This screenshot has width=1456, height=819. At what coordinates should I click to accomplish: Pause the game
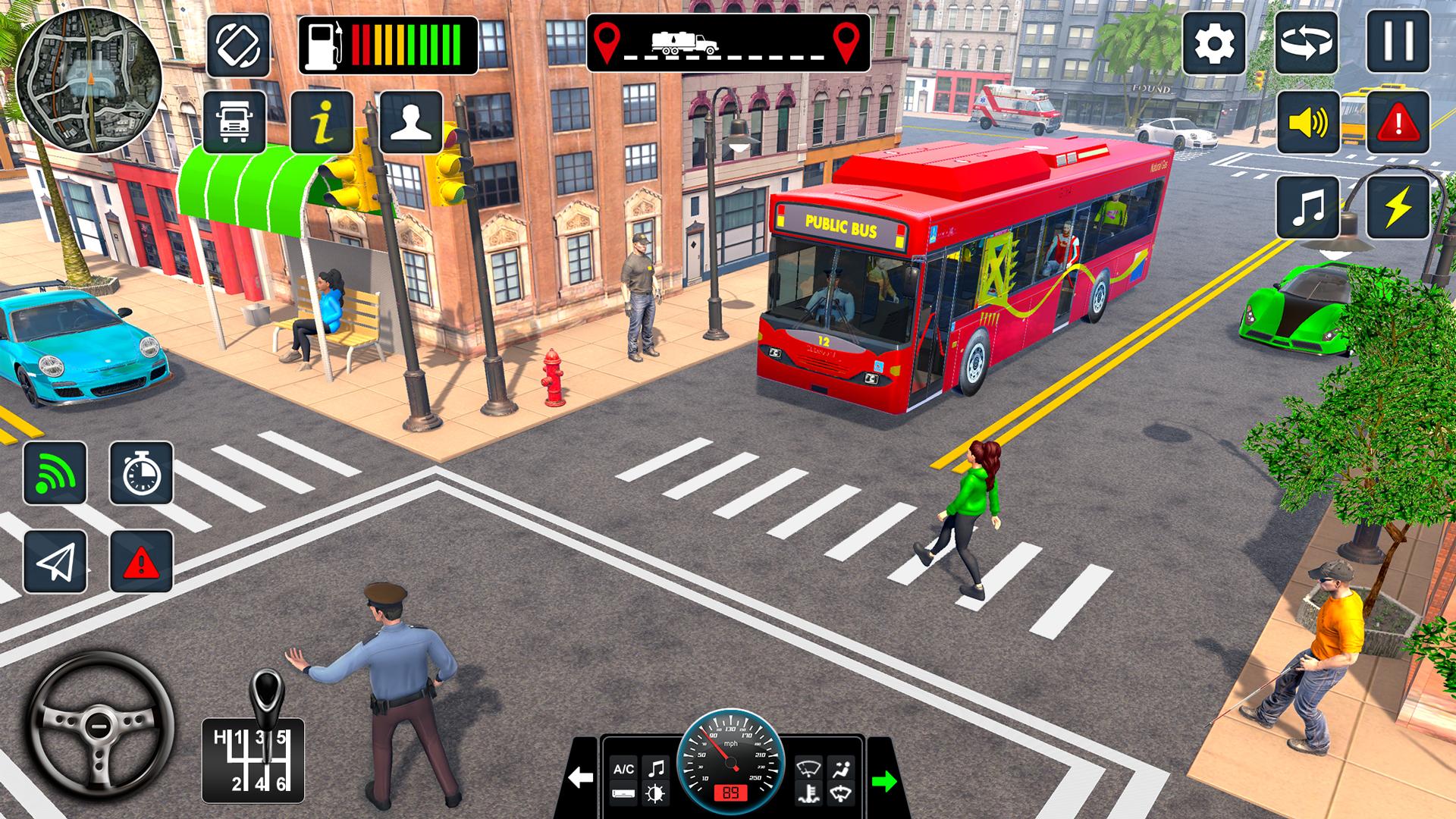[x=1398, y=42]
